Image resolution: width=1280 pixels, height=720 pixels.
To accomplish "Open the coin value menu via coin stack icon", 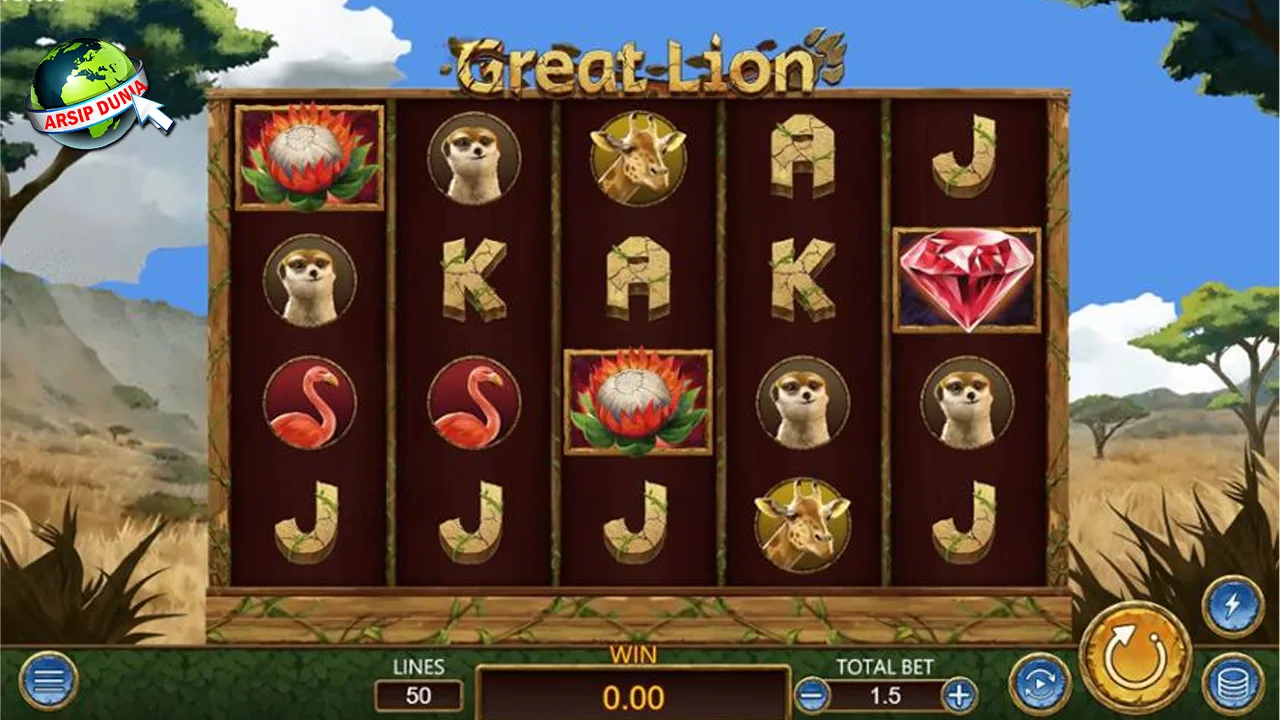I will point(1232,680).
